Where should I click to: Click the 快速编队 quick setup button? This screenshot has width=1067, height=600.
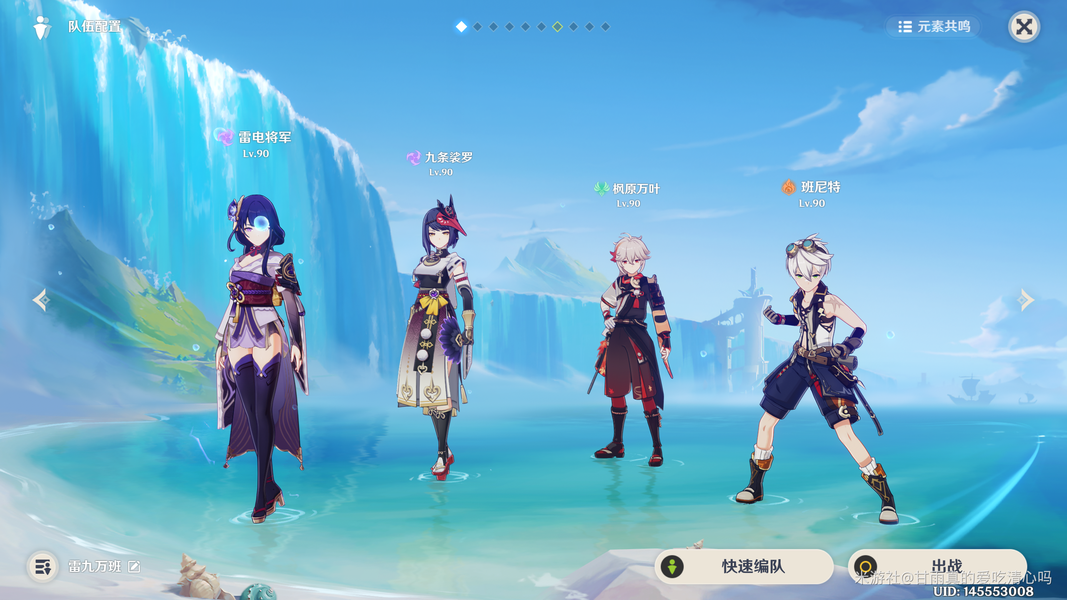(x=743, y=567)
